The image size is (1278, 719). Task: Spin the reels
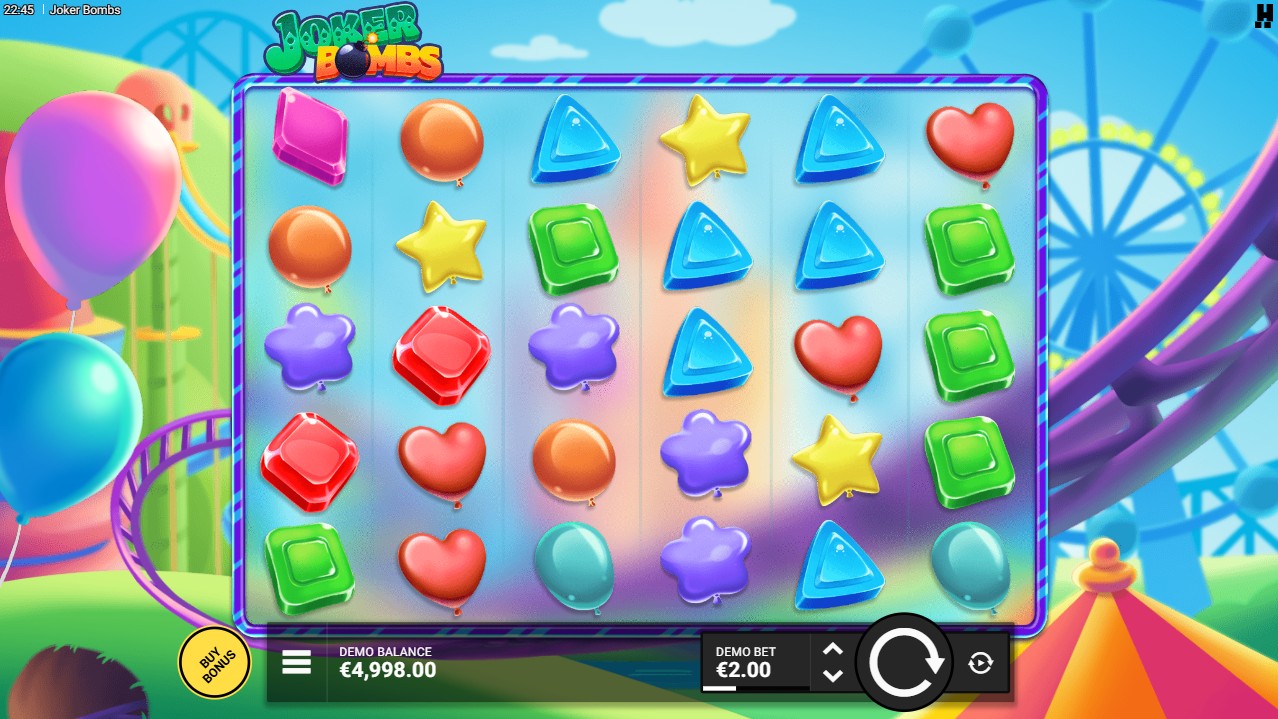click(x=907, y=662)
